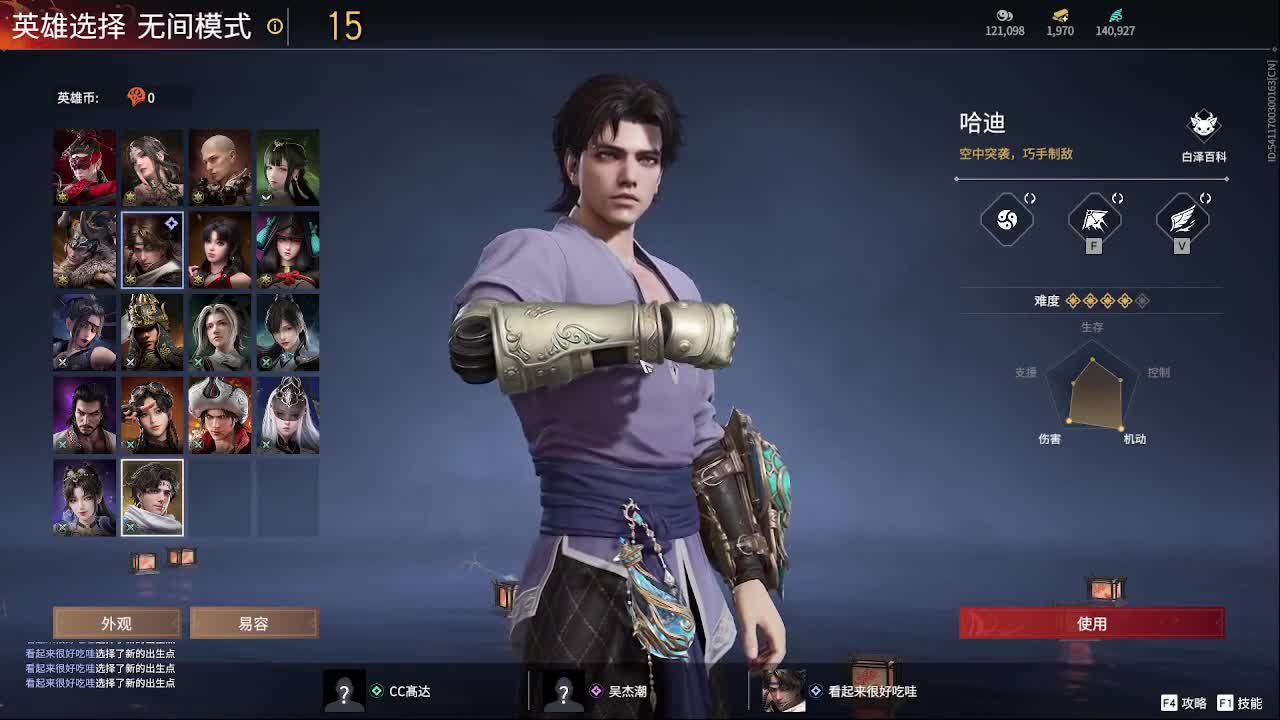Click the fifth difficulty diamond under 难度
The image size is (1280, 720).
coord(1141,300)
